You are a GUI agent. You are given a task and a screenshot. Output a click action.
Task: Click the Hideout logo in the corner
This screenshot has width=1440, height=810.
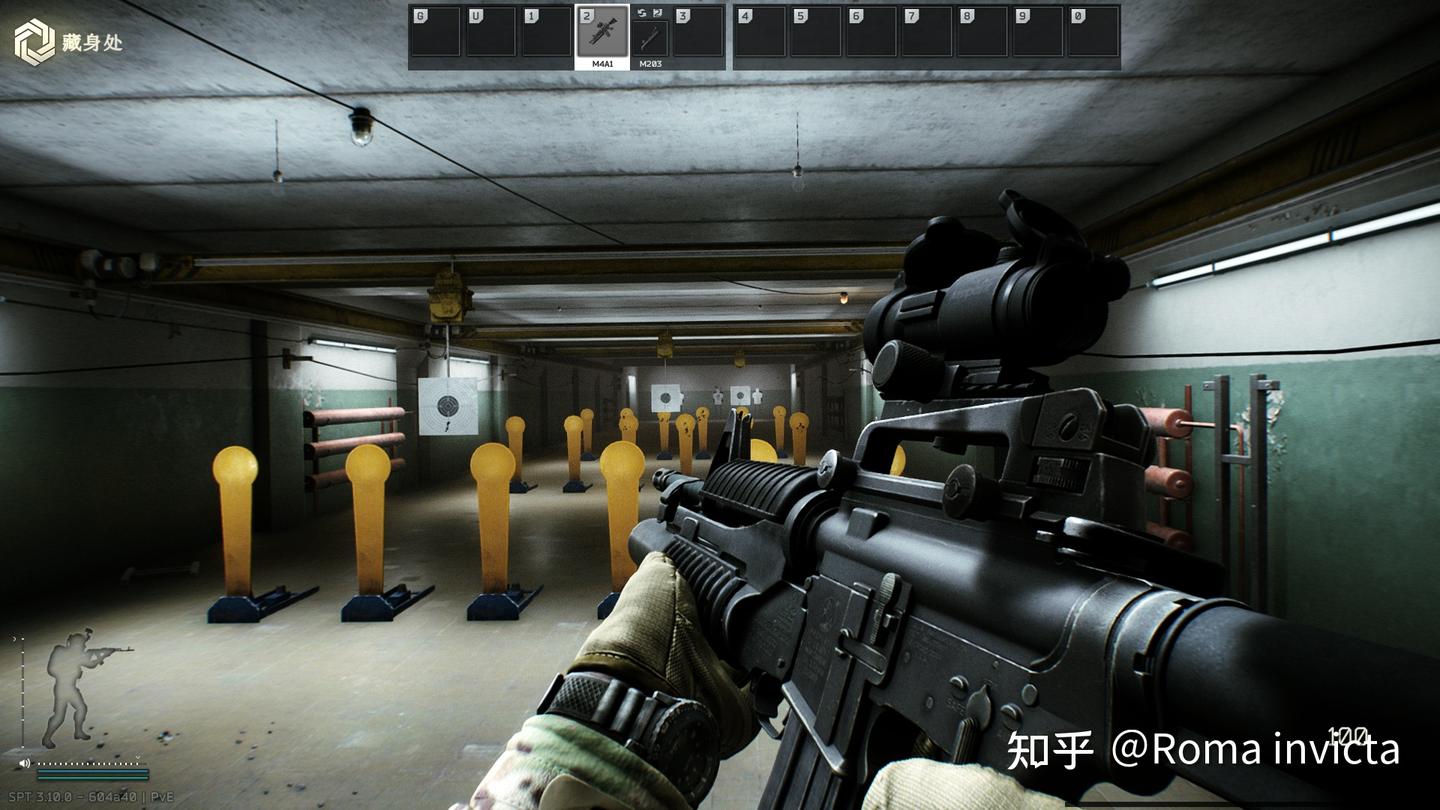[35, 42]
